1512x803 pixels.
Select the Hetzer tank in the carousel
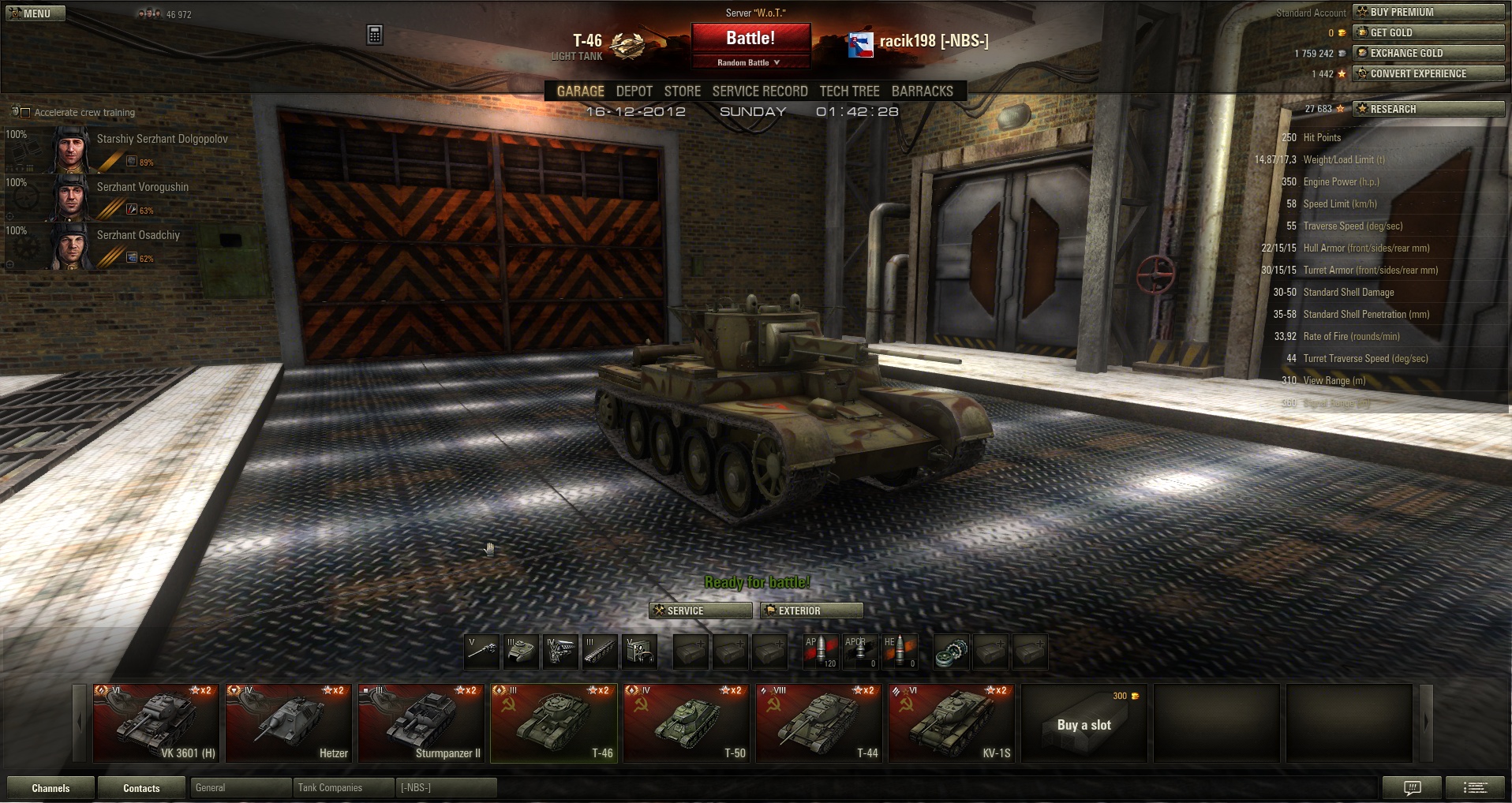point(288,723)
